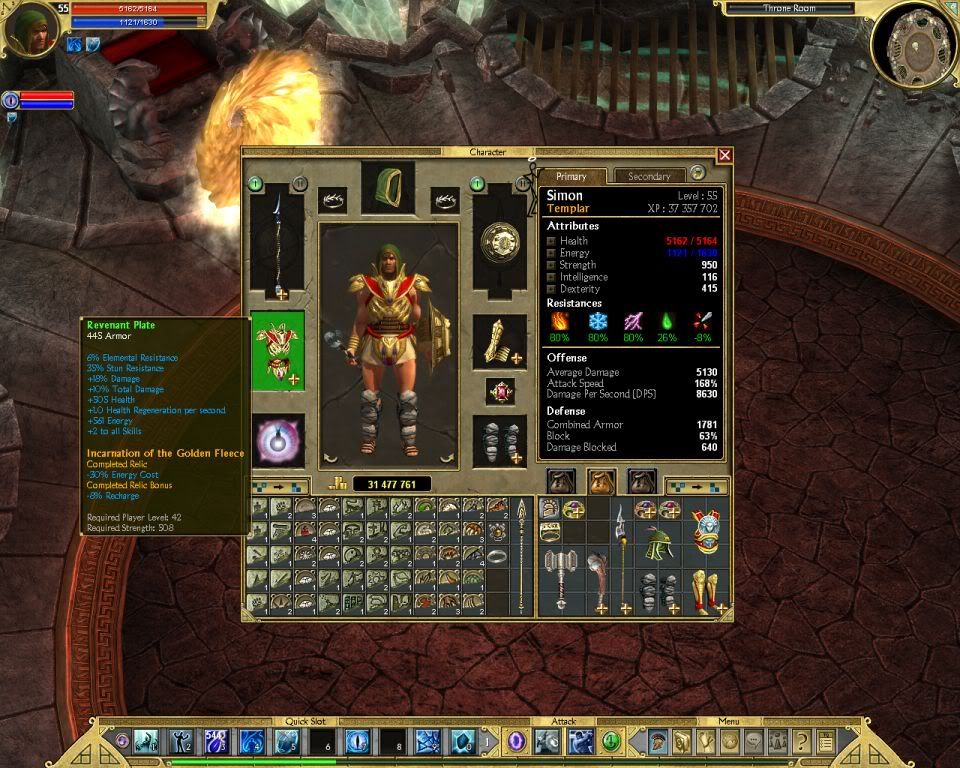Screen dimensions: 960x768
Task: Select the equipped leg greaves slot
Action: [x=499, y=440]
